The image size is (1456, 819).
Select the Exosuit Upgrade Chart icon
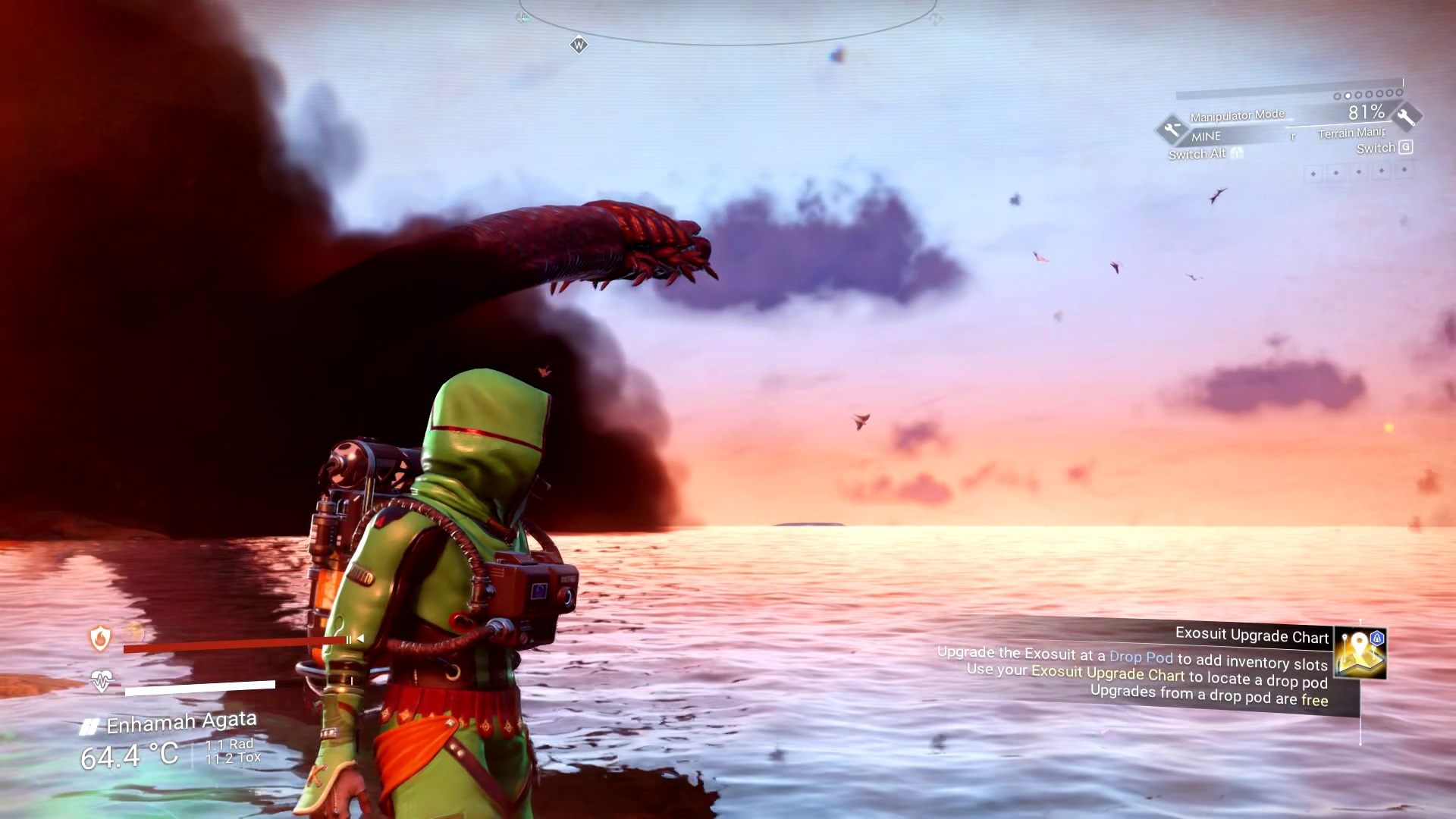pyautogui.click(x=1360, y=651)
